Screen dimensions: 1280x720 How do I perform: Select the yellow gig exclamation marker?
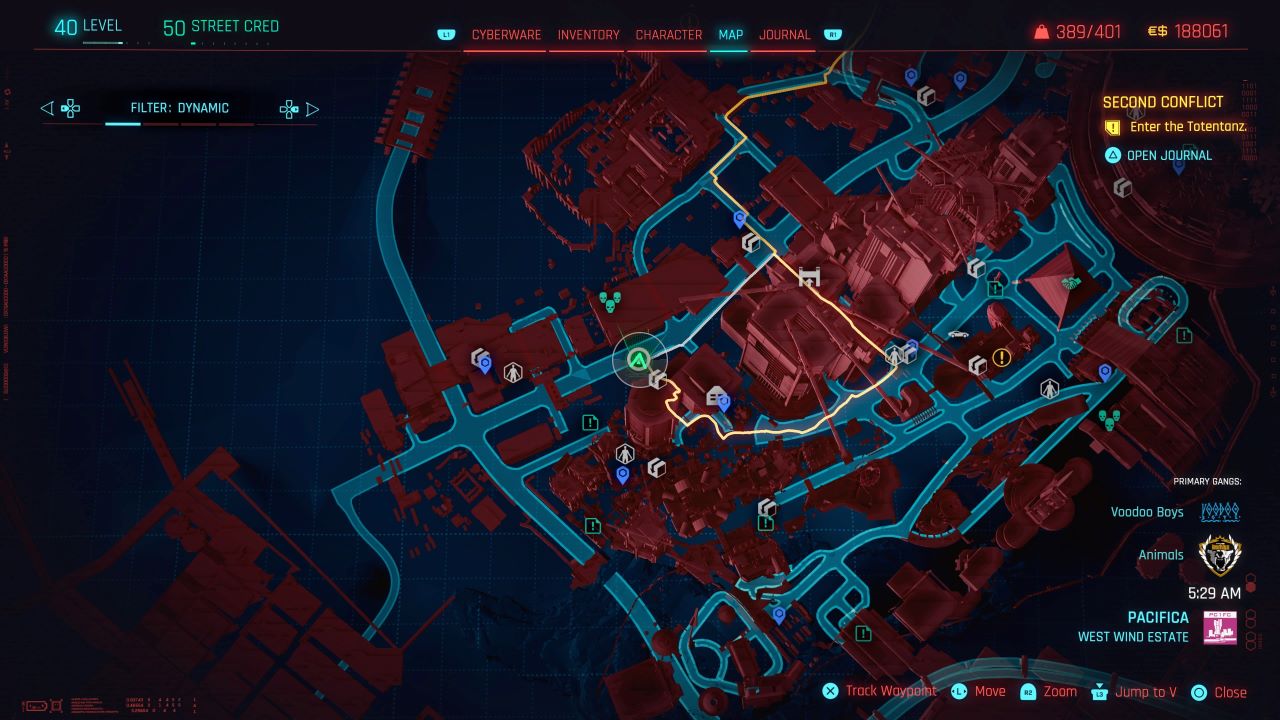(x=1001, y=357)
